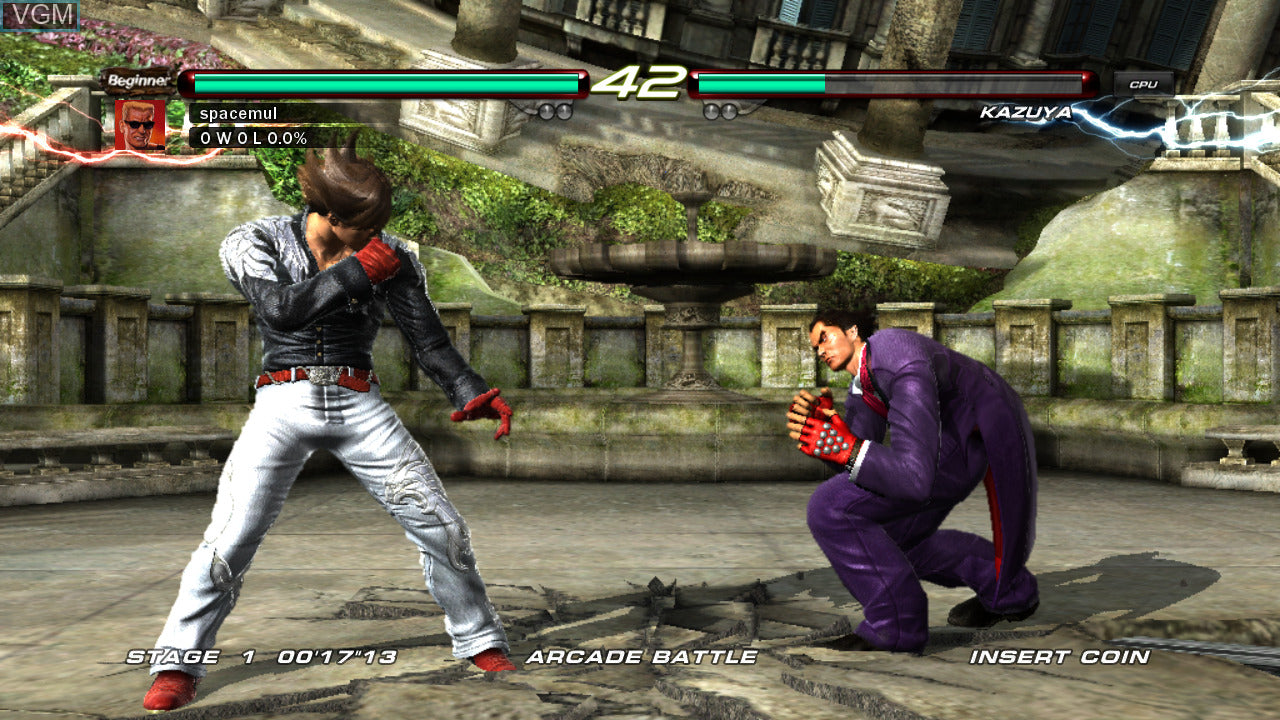Click the VGM watermark logo
Image resolution: width=1280 pixels, height=720 pixels.
pos(40,15)
